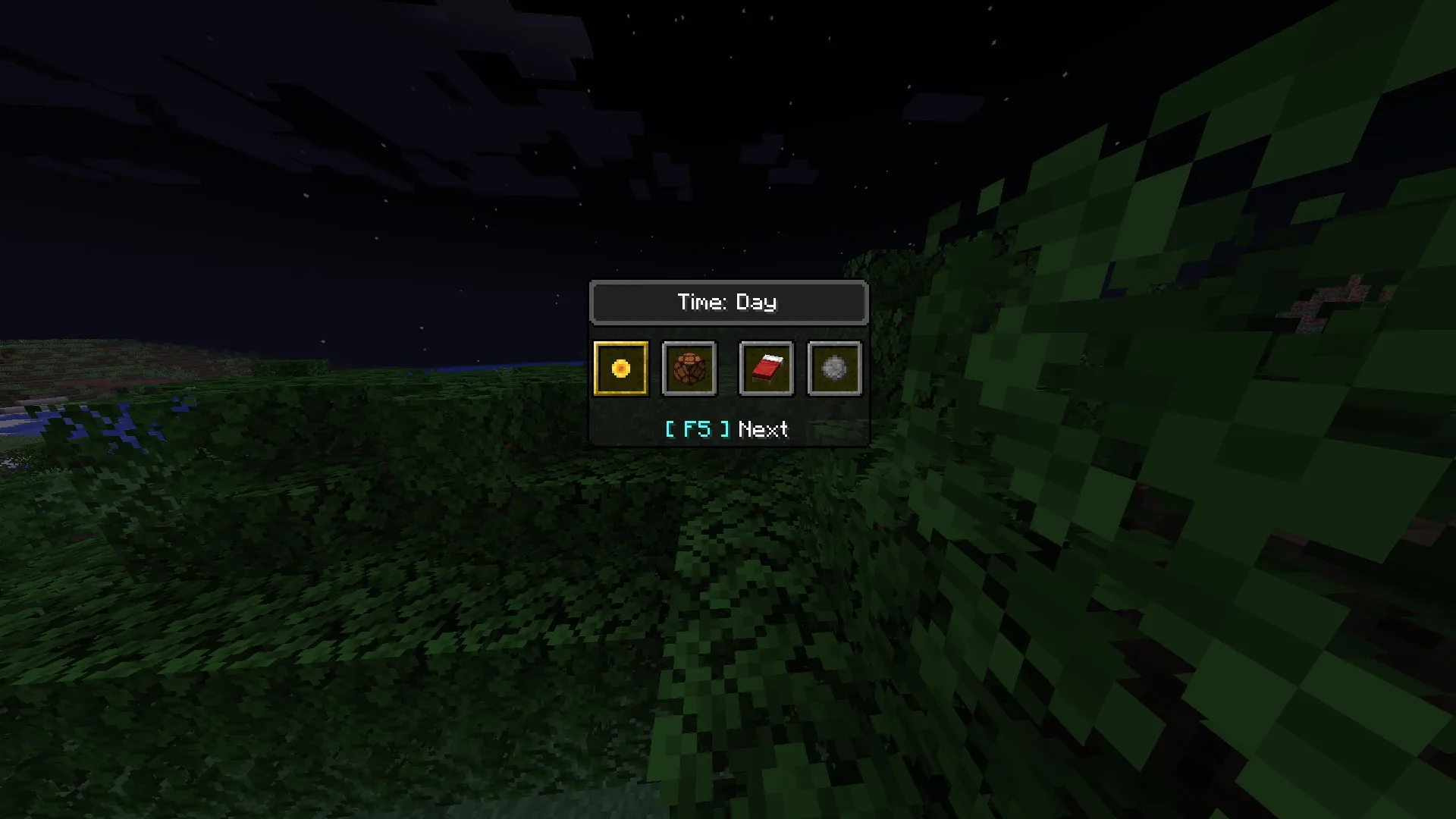Click the bed to sleep through night
The width and height of the screenshot is (1456, 819).
[x=765, y=369]
